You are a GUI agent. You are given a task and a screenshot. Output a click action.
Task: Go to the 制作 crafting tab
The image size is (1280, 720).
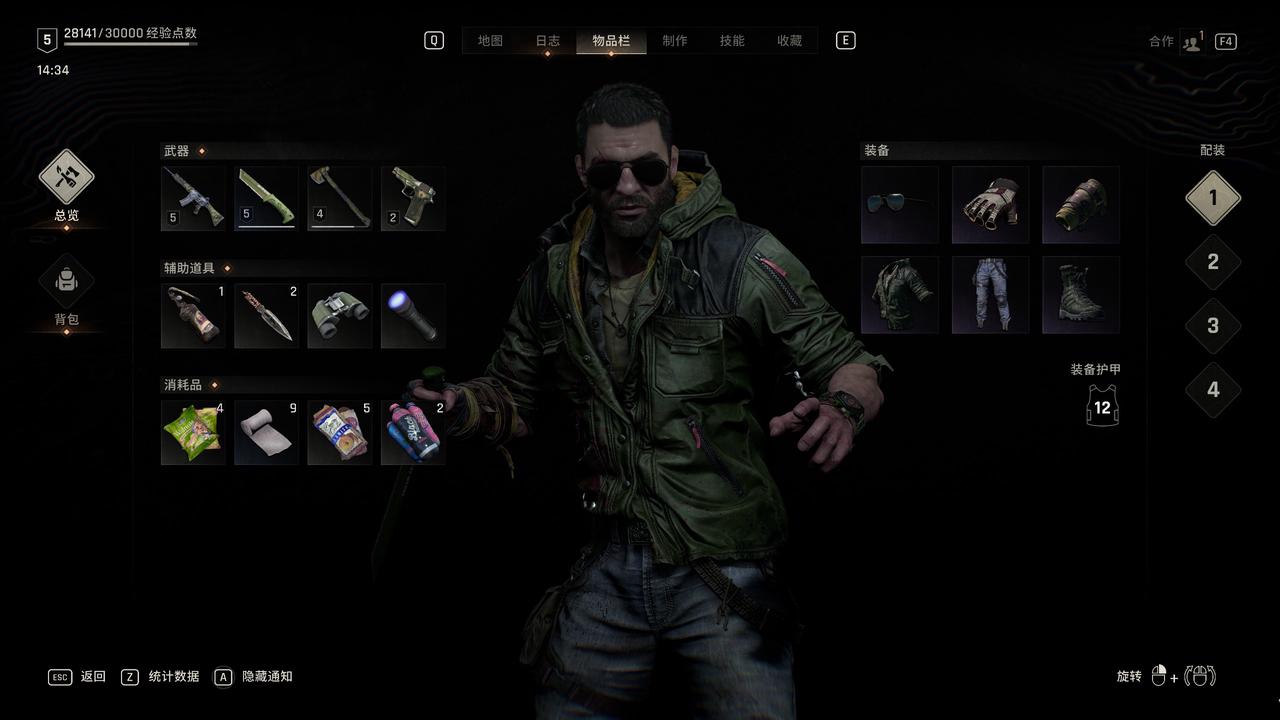675,41
